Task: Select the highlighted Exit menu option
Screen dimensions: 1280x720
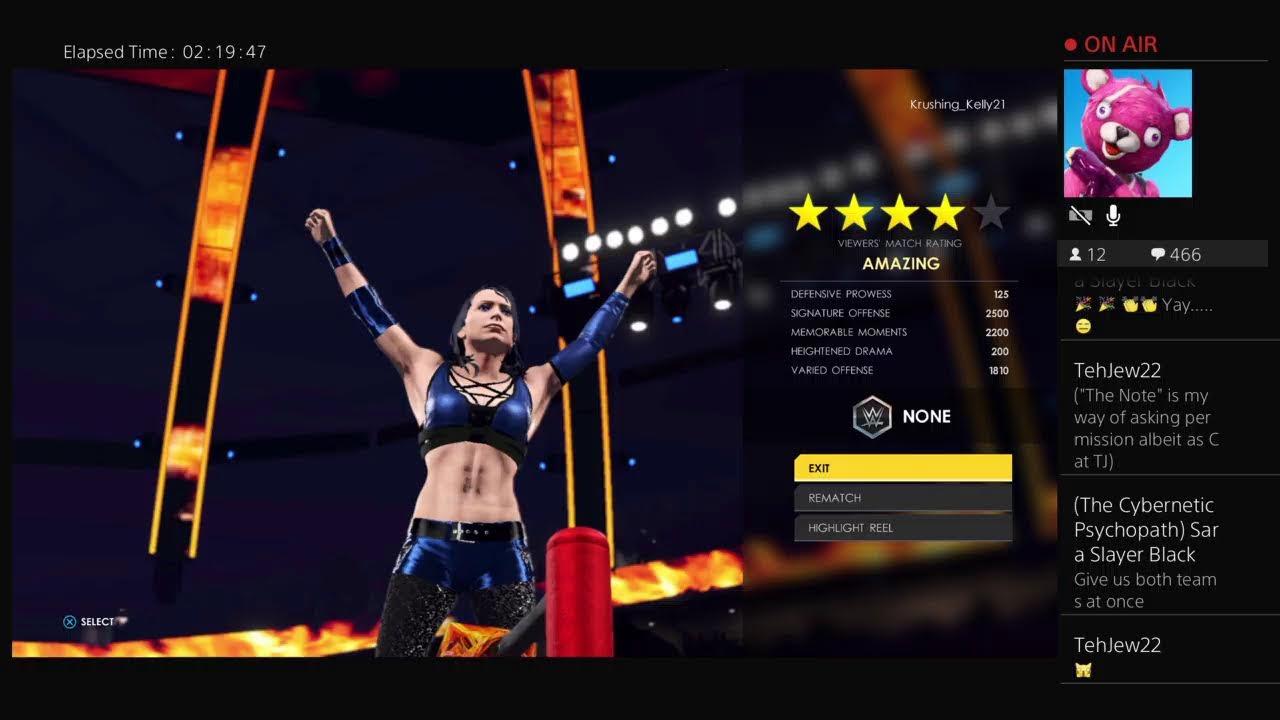Action: click(x=902, y=468)
